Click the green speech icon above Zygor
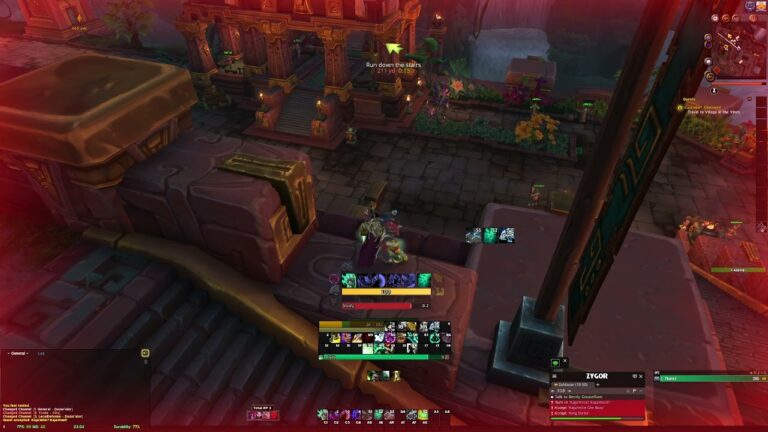This screenshot has width=768, height=432. point(556,363)
